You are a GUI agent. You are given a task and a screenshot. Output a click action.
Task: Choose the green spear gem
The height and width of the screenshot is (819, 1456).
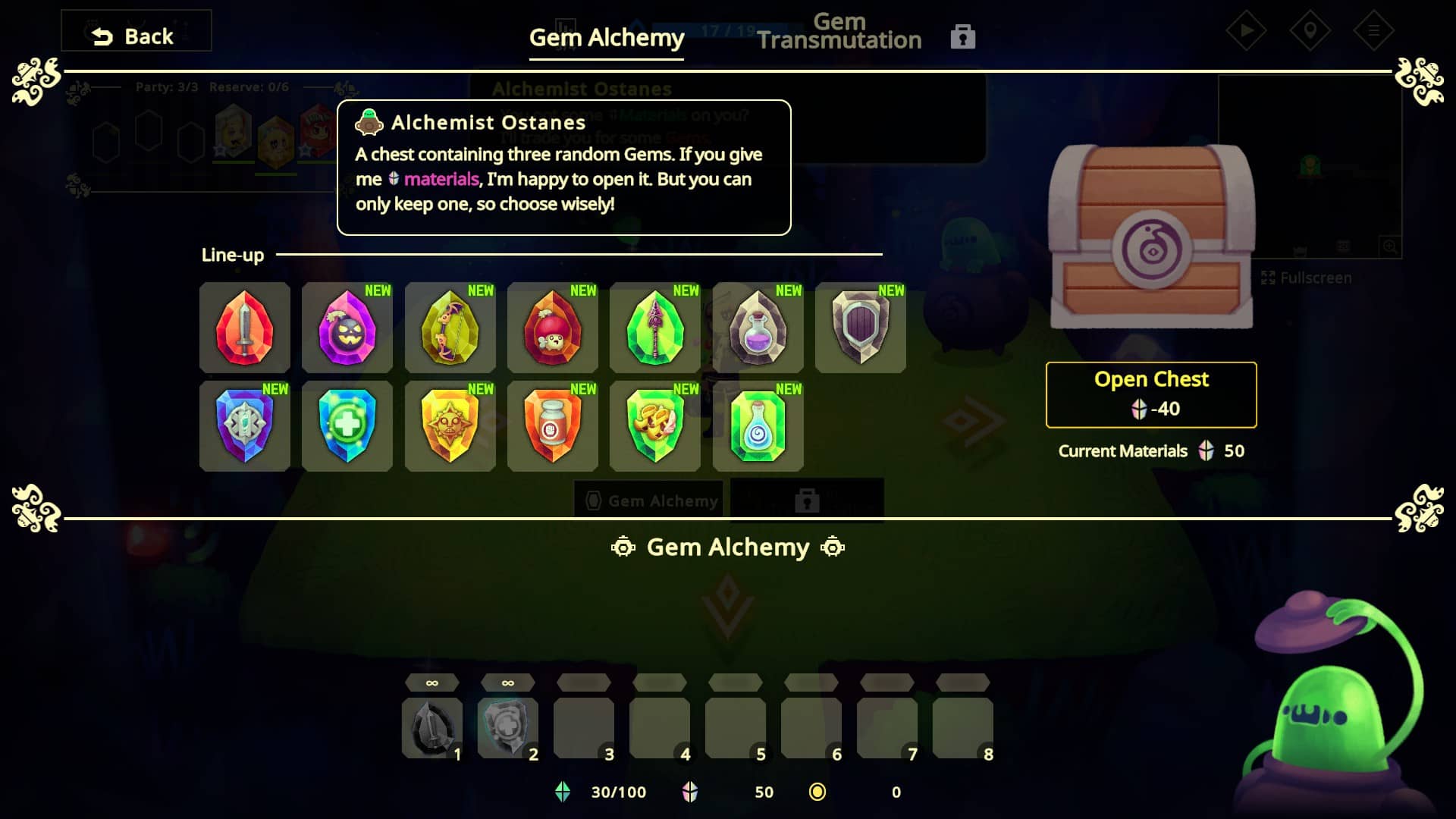point(655,328)
